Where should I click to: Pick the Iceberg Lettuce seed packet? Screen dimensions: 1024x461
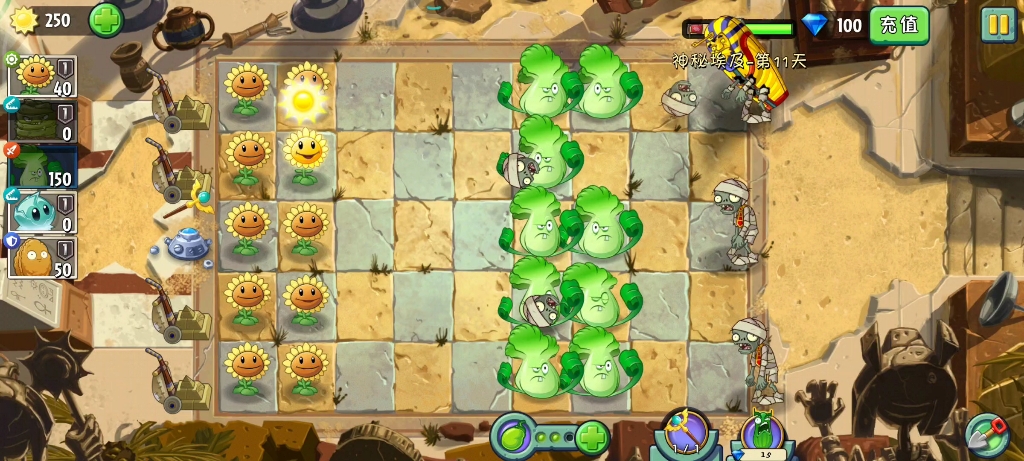pos(42,212)
